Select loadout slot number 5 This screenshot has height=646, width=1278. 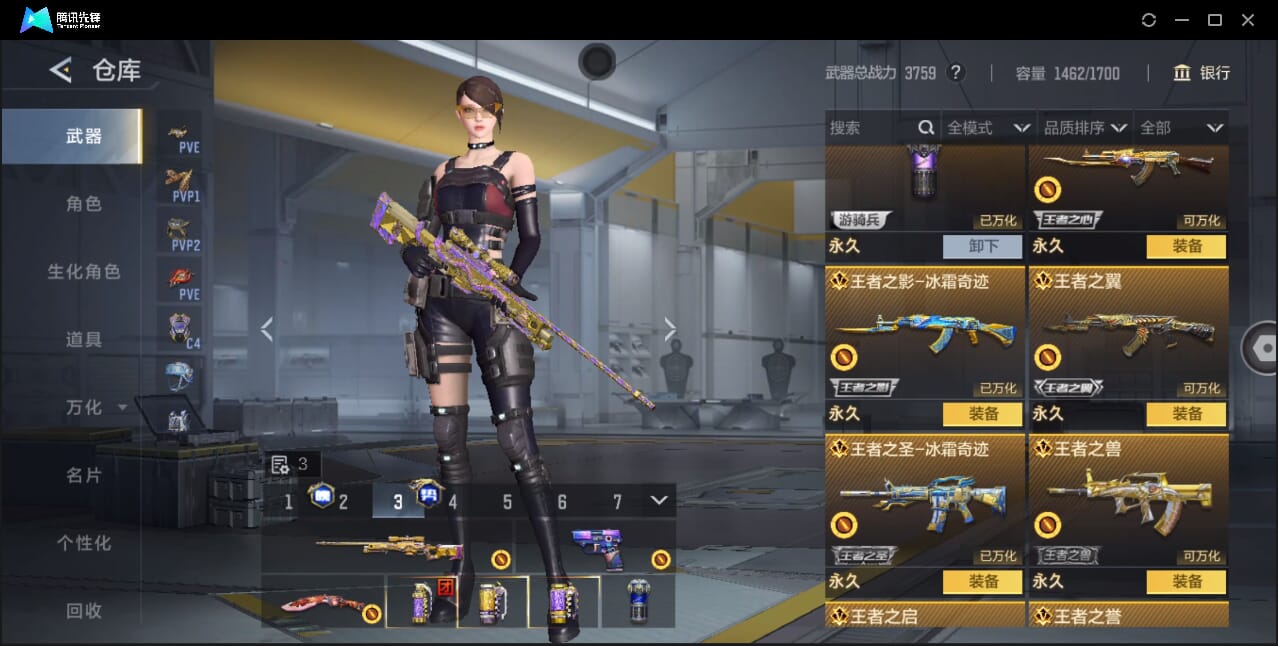(507, 502)
